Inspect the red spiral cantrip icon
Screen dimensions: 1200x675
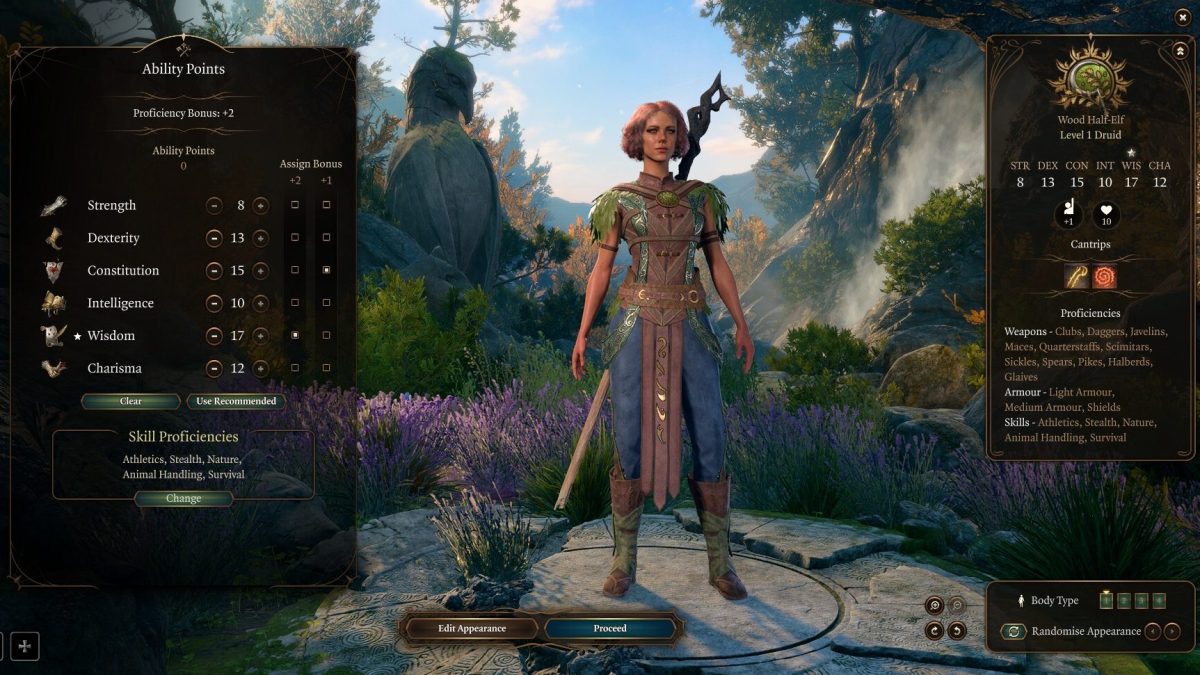tap(1105, 277)
